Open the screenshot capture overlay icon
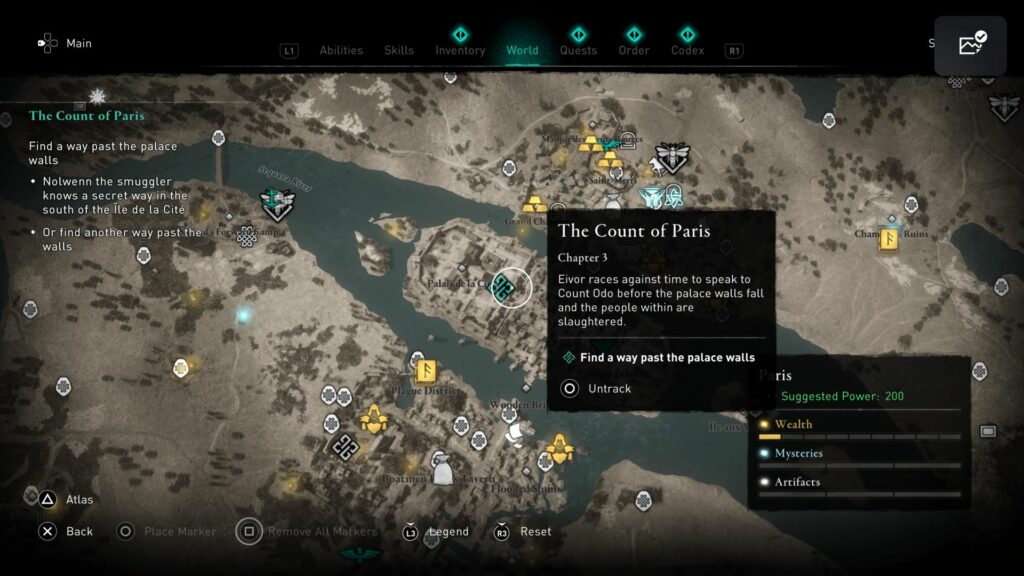 pos(970,45)
